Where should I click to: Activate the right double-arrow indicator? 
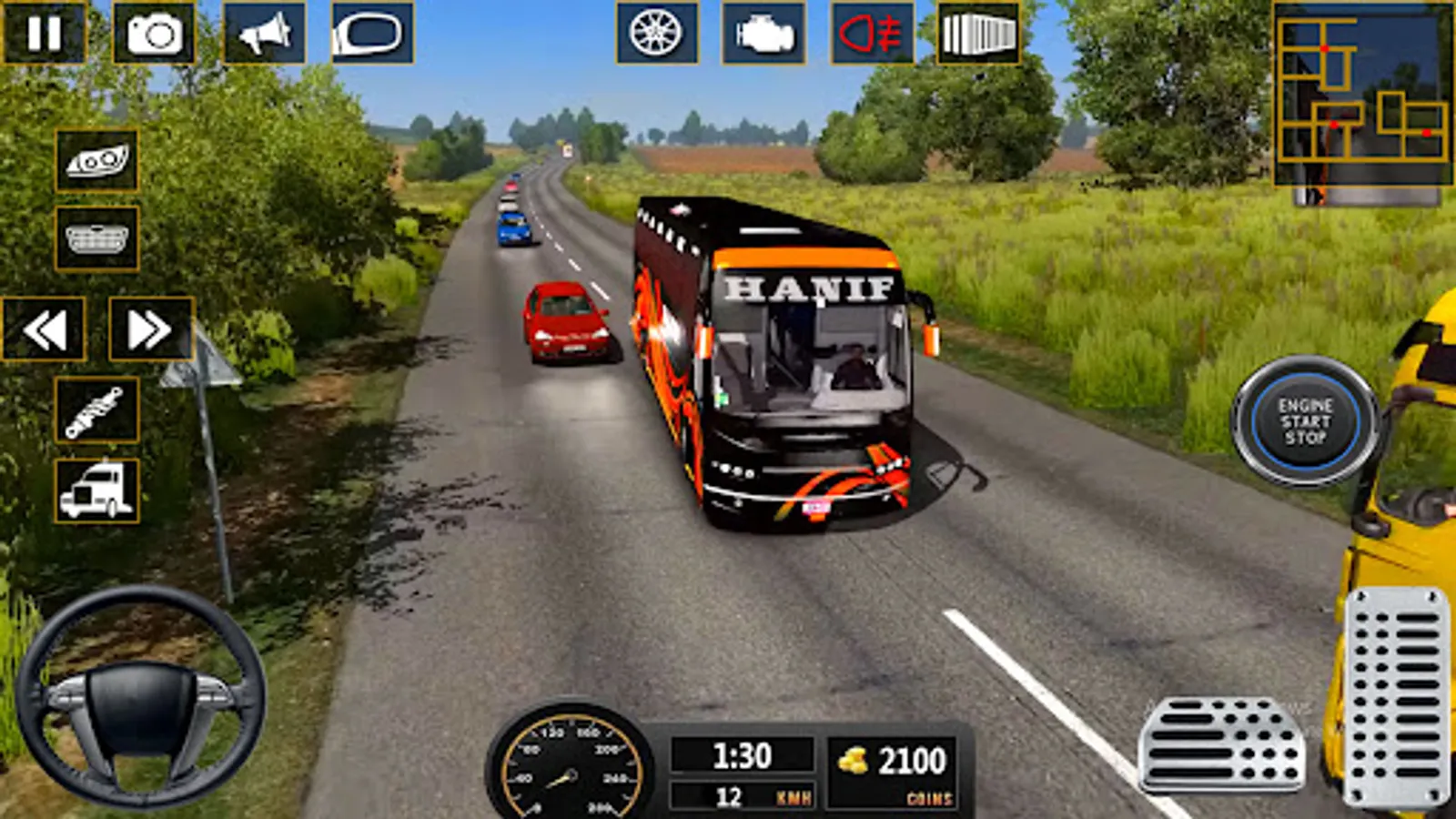(x=150, y=329)
